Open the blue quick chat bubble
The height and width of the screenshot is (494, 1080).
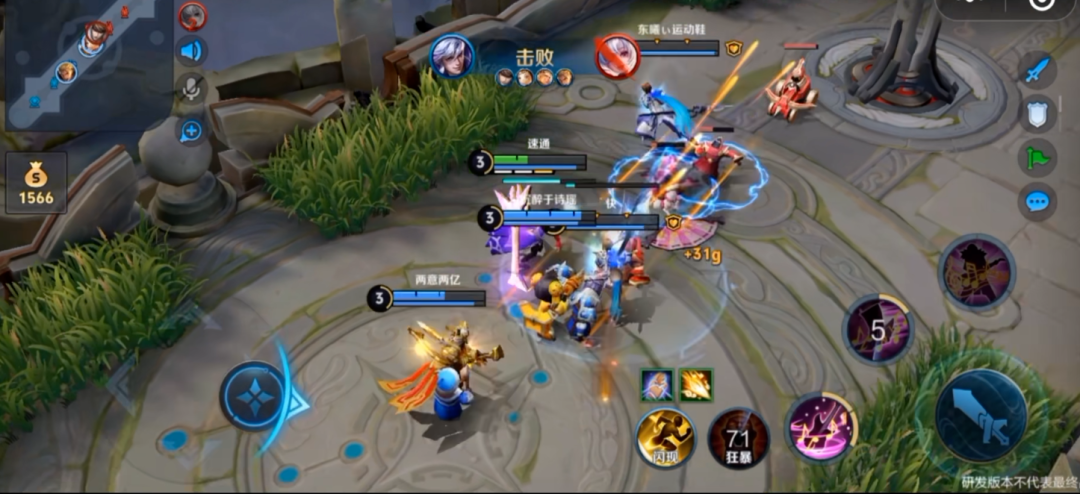click(x=1038, y=202)
